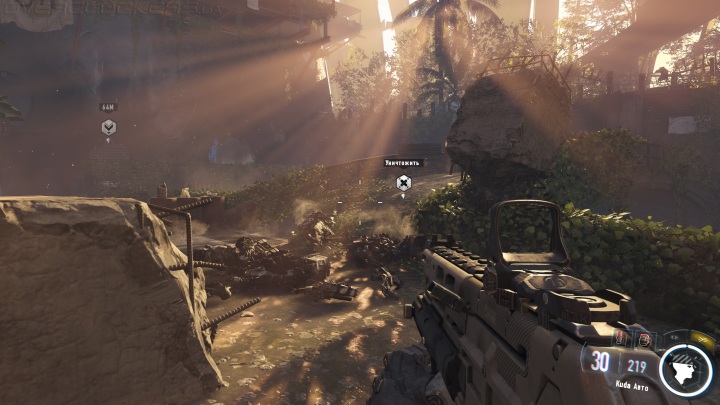Activate the circular head-profile cyber core ability
This screenshot has height=405, width=720.
pos(685,369)
